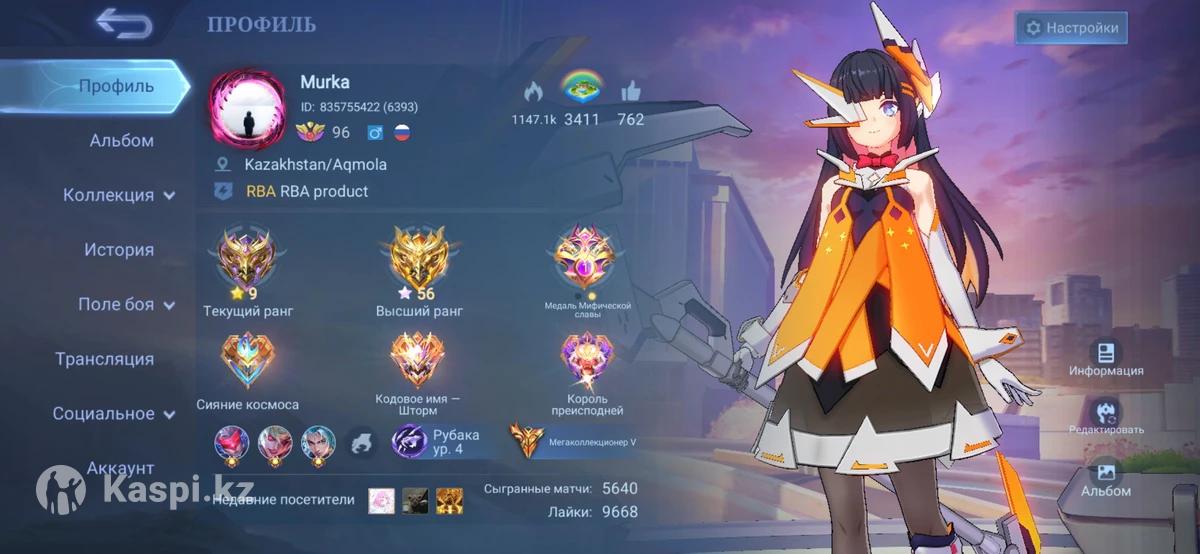1200x554 pixels.
Task: Select the Профиль tab
Action: pos(116,86)
